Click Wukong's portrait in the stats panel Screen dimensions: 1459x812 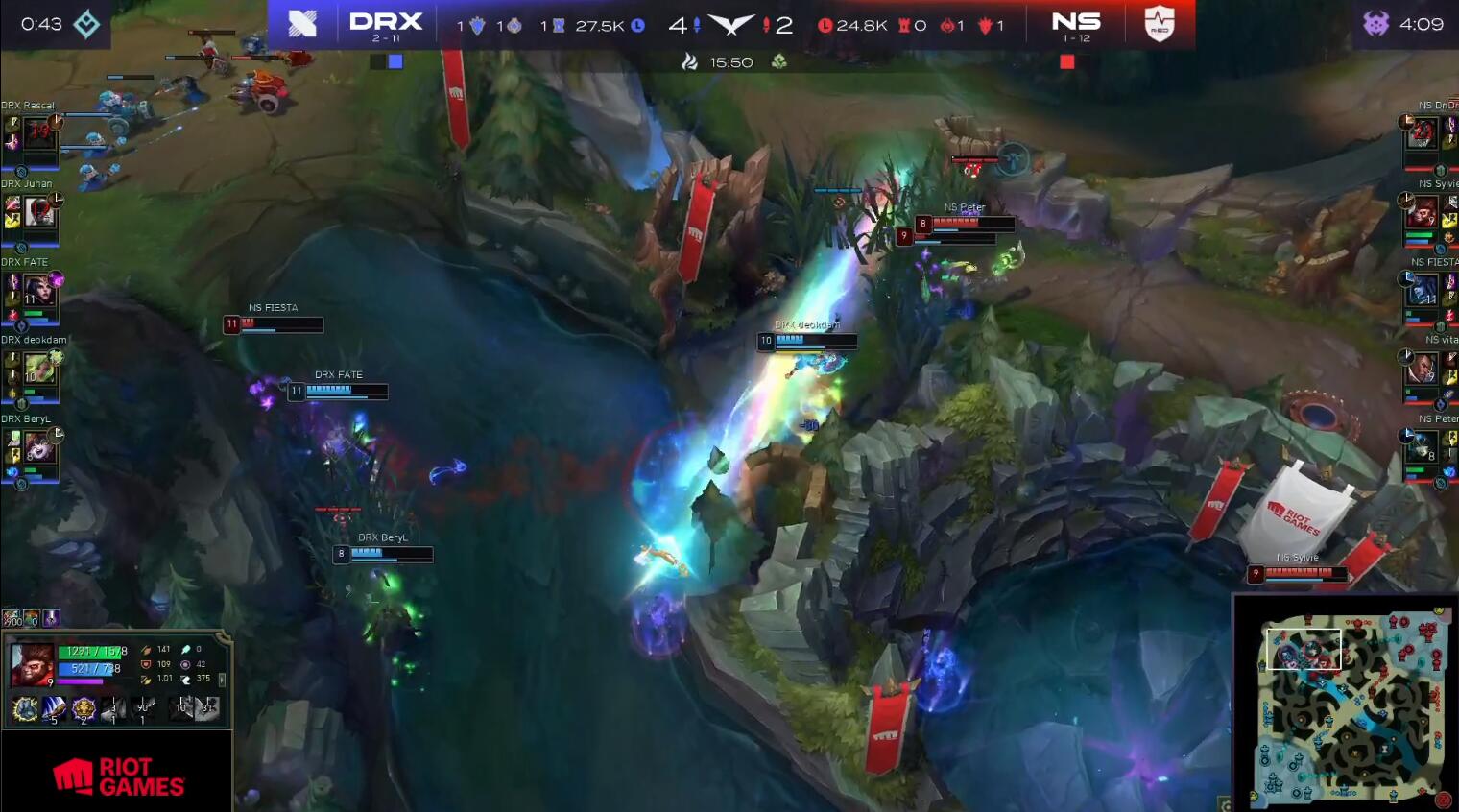coord(31,664)
